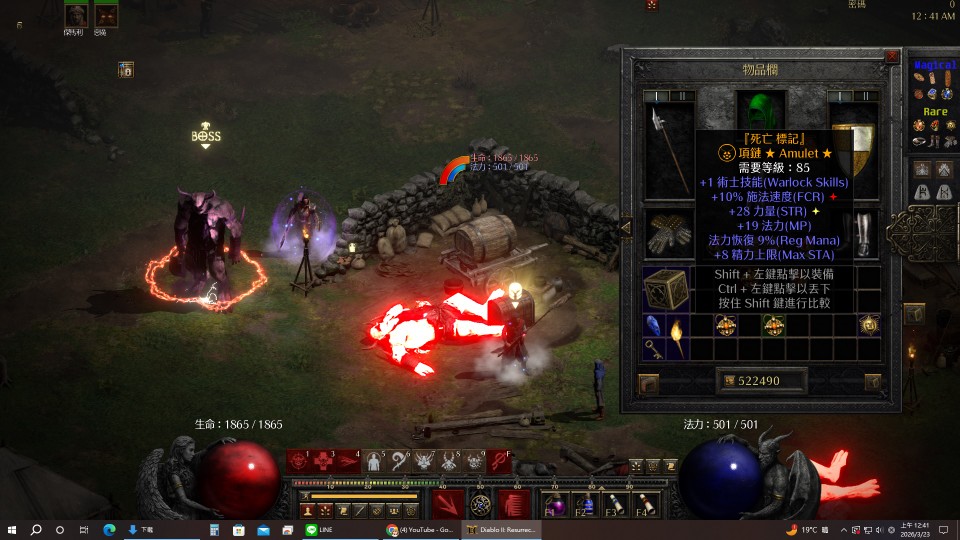Use the purple potion in belt slot F1
Screen dimensions: 960x540
coord(556,503)
